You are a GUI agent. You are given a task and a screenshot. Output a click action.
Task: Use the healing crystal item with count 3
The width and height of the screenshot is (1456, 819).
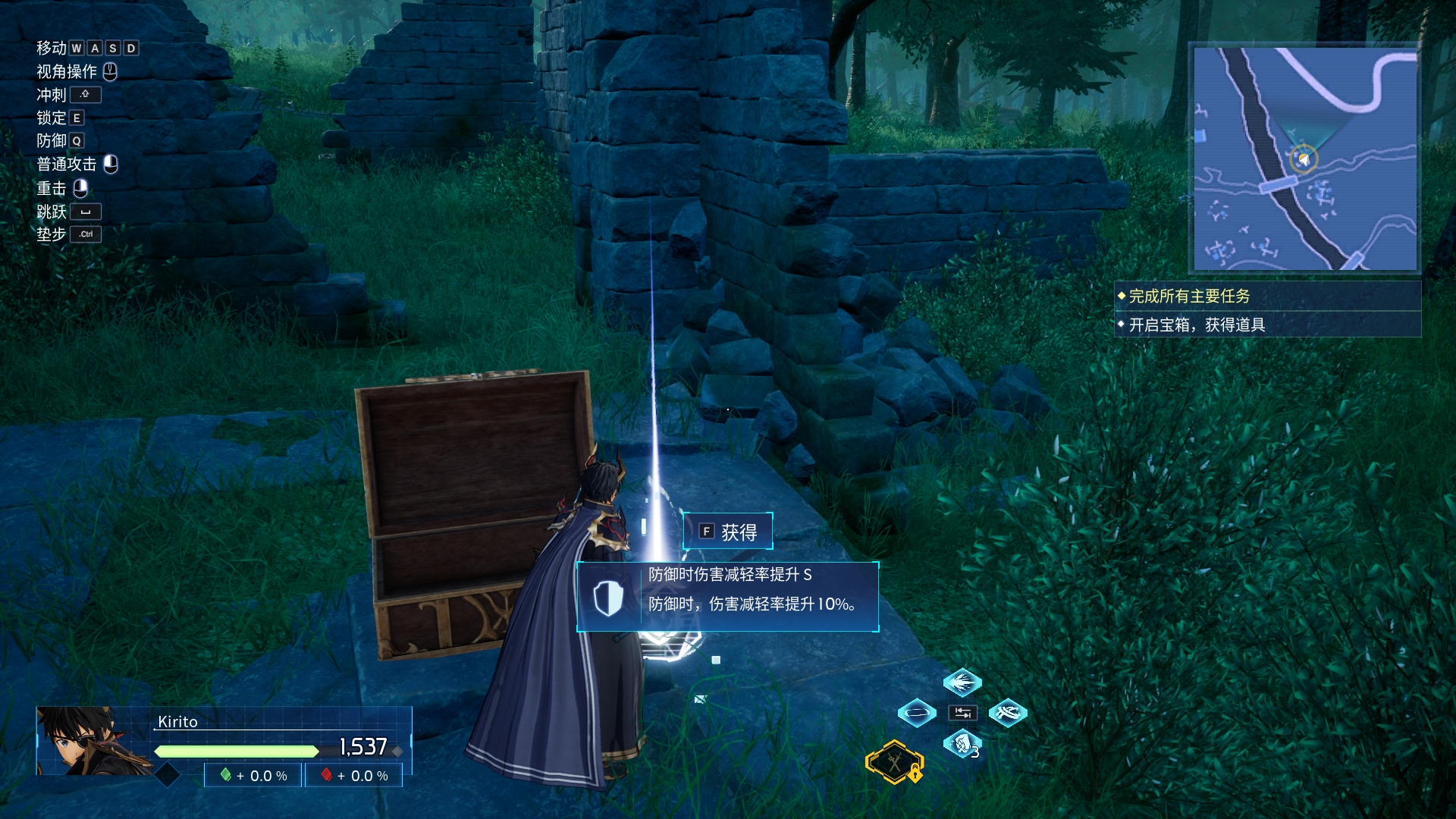pos(962,744)
